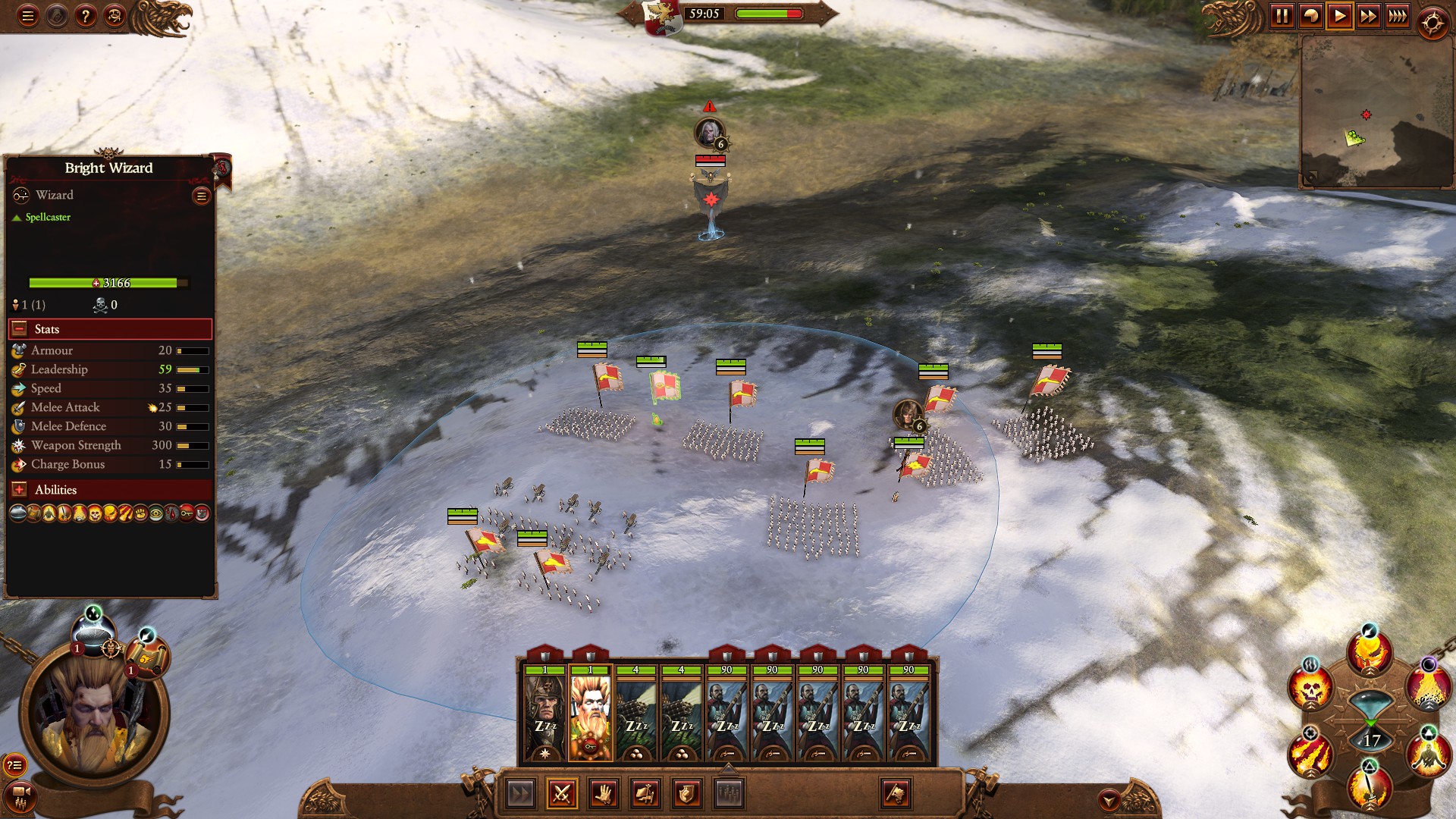Open the unit info panel options menu
1456x819 pixels.
(x=201, y=196)
